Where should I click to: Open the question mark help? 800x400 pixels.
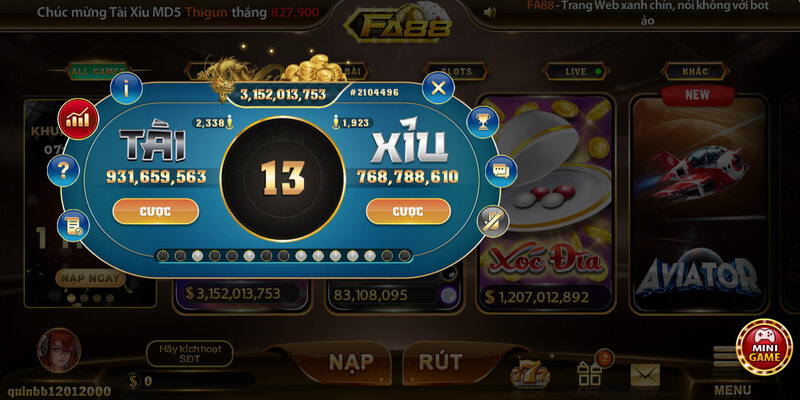(63, 170)
